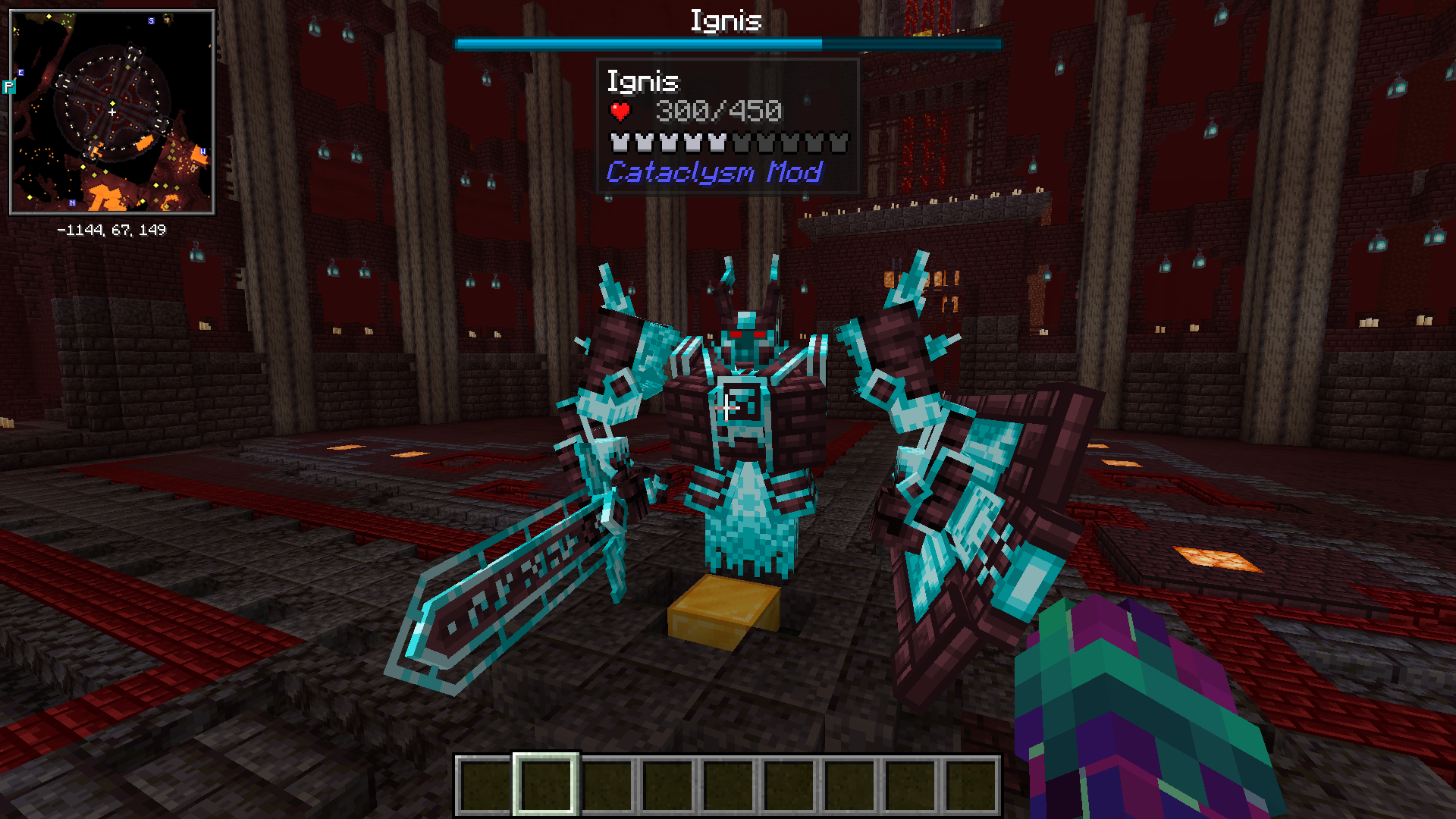This screenshot has width=1456, height=819.
Task: Toggle the fifth armor pip in the boss panel
Action: pyautogui.click(x=717, y=143)
